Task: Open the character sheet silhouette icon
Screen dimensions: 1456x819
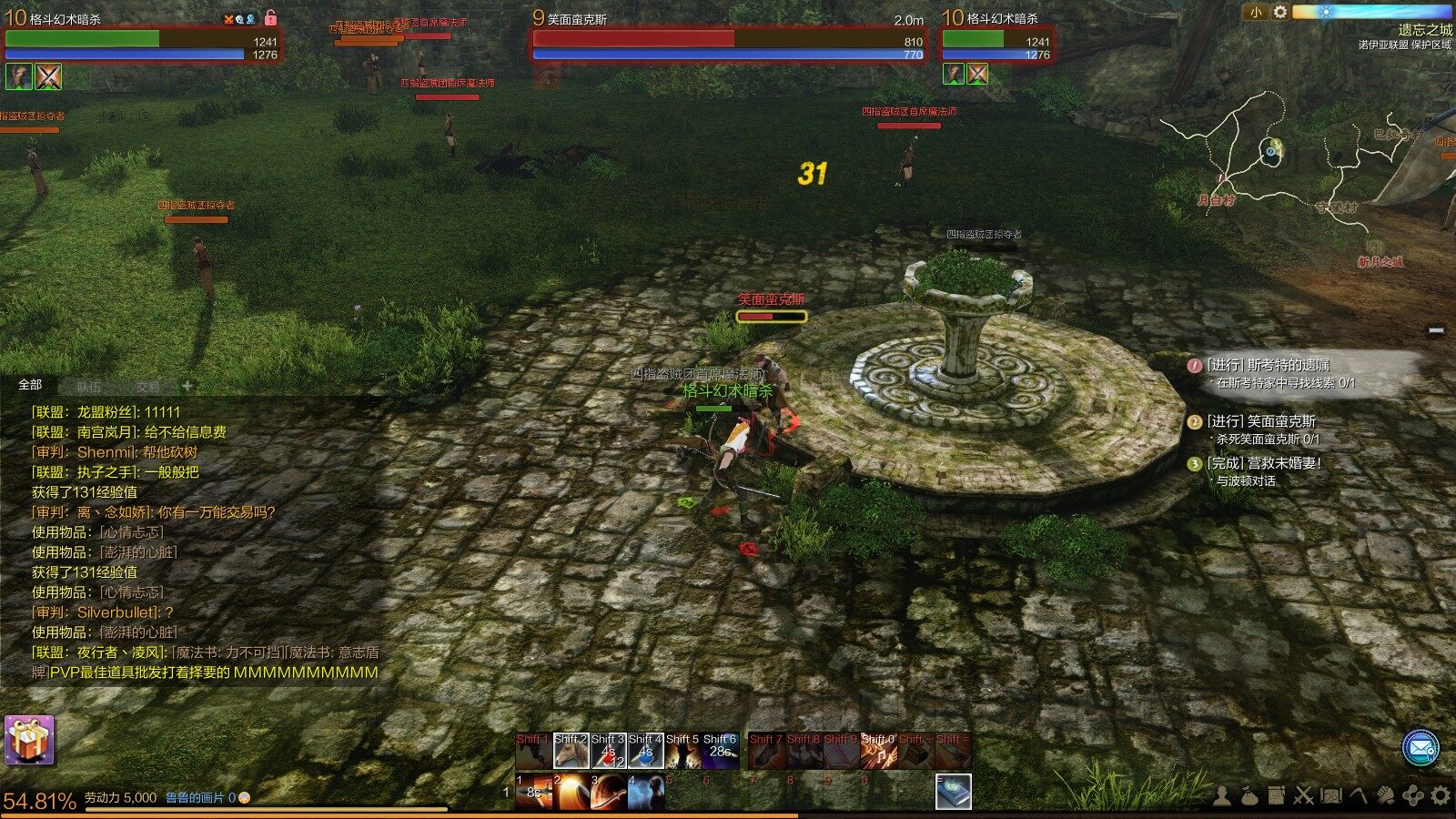Action: point(1222,796)
